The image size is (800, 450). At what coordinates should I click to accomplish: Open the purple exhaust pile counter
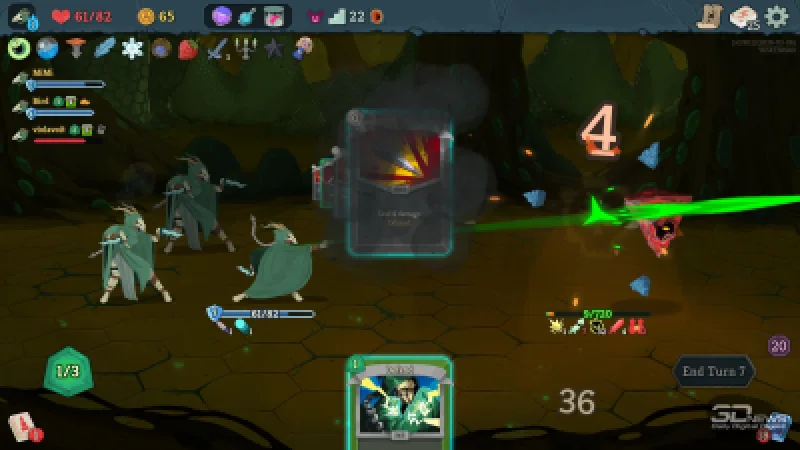click(x=779, y=346)
